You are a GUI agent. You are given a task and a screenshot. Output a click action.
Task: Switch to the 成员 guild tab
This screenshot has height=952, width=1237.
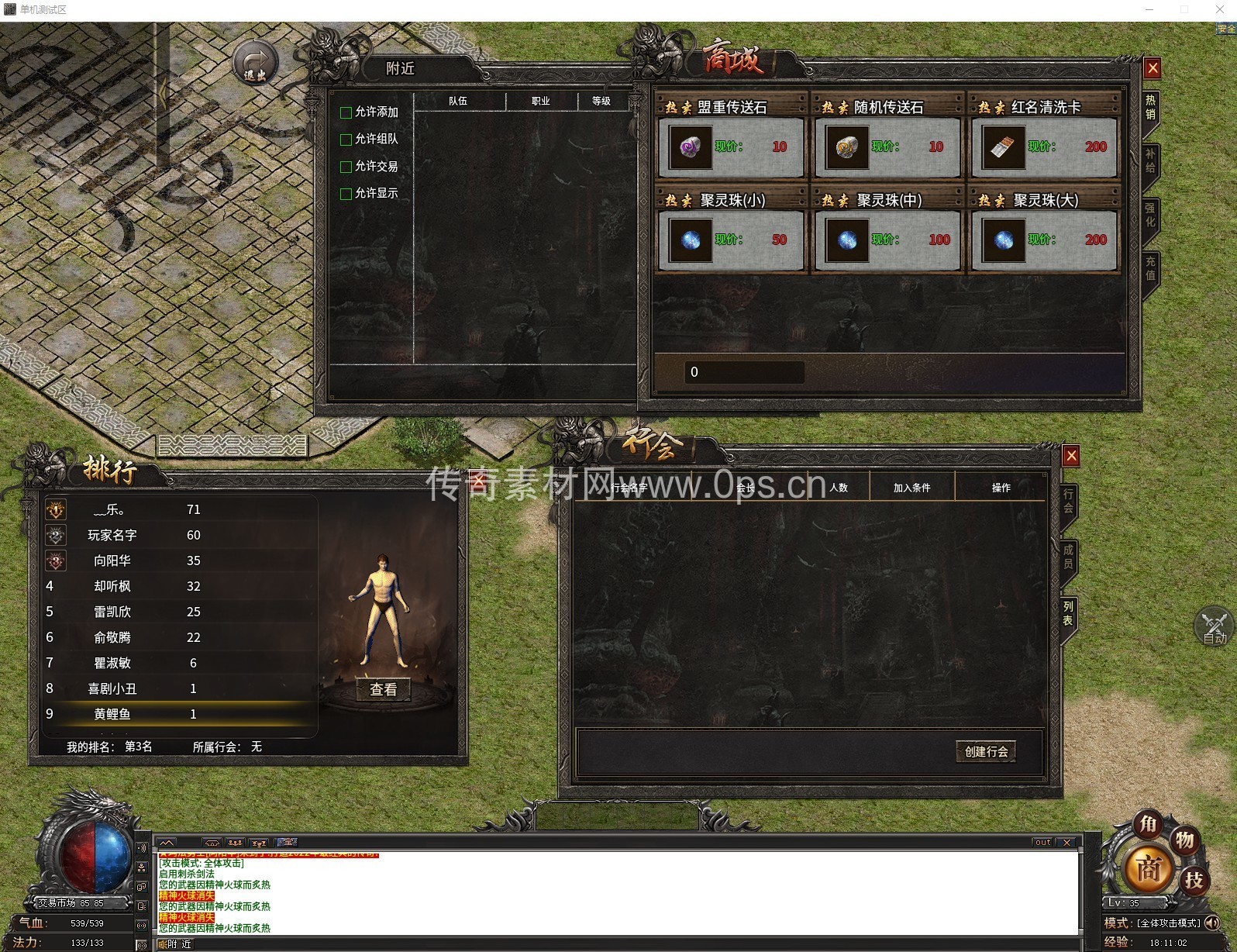click(x=1068, y=556)
